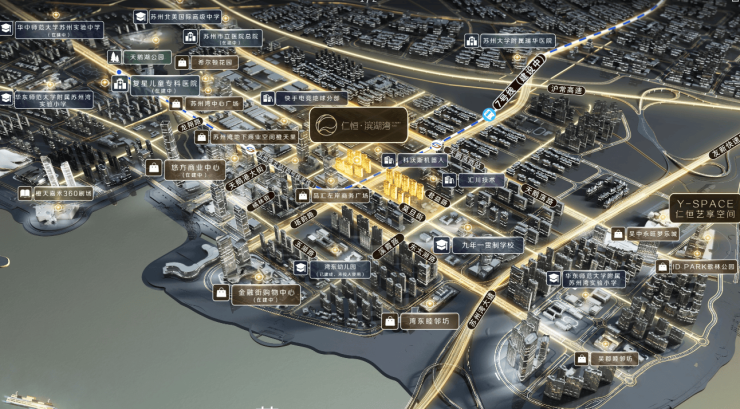740x409 pixels.
Task: Open the 湾东睦邻坊 marker
Action: [x=420, y=322]
